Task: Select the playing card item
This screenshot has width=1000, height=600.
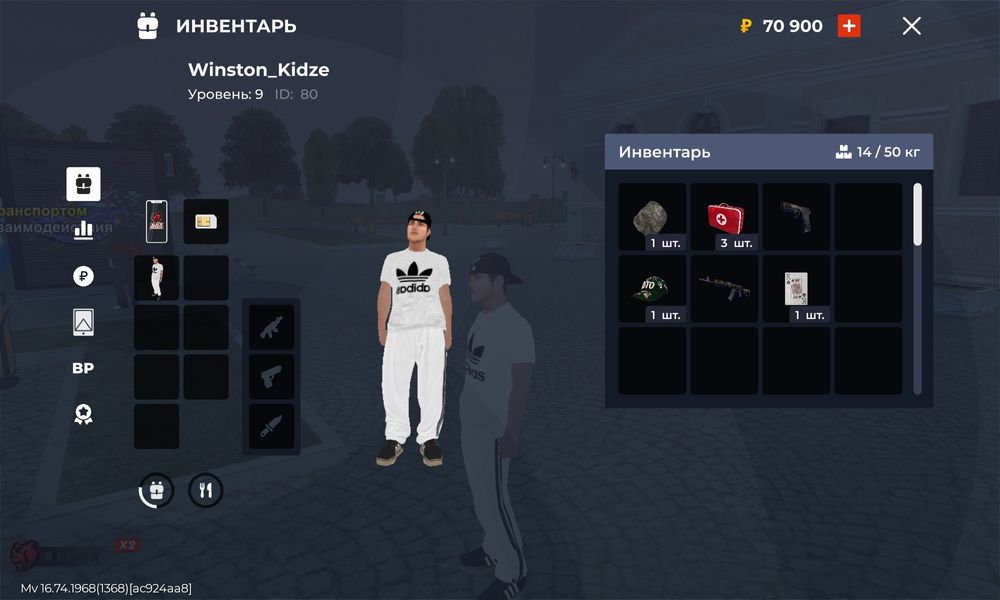Action: [x=796, y=288]
